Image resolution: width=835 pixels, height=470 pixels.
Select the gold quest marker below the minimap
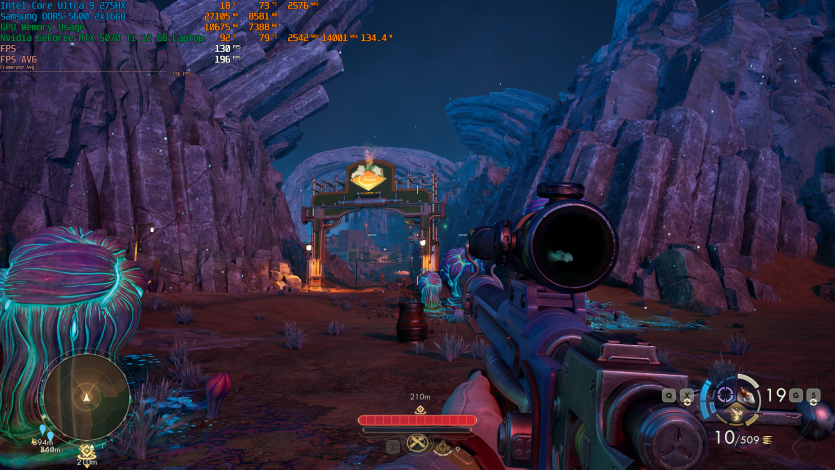pyautogui.click(x=87, y=451)
